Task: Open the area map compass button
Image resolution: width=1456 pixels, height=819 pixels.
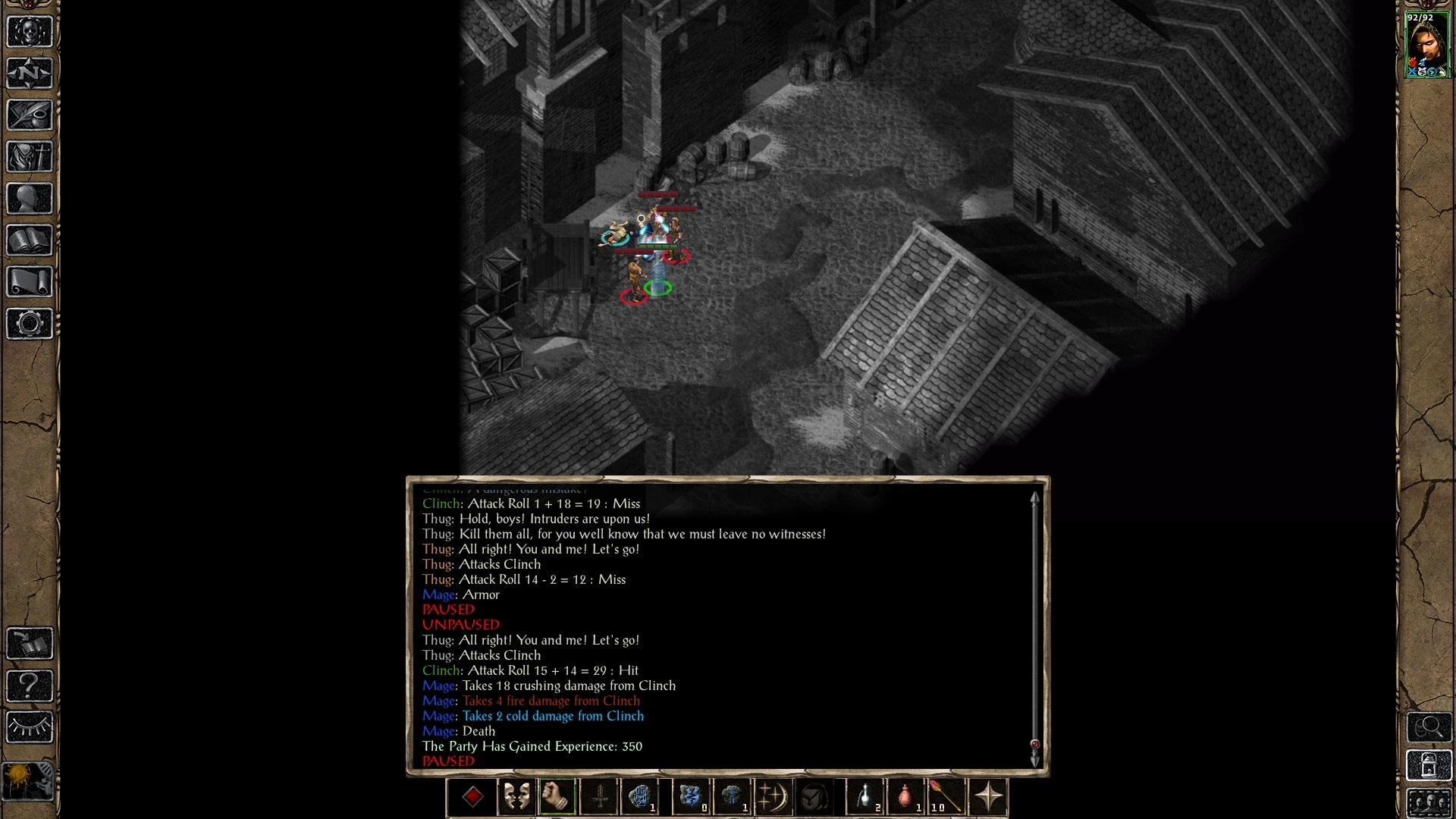Action: tap(30, 74)
